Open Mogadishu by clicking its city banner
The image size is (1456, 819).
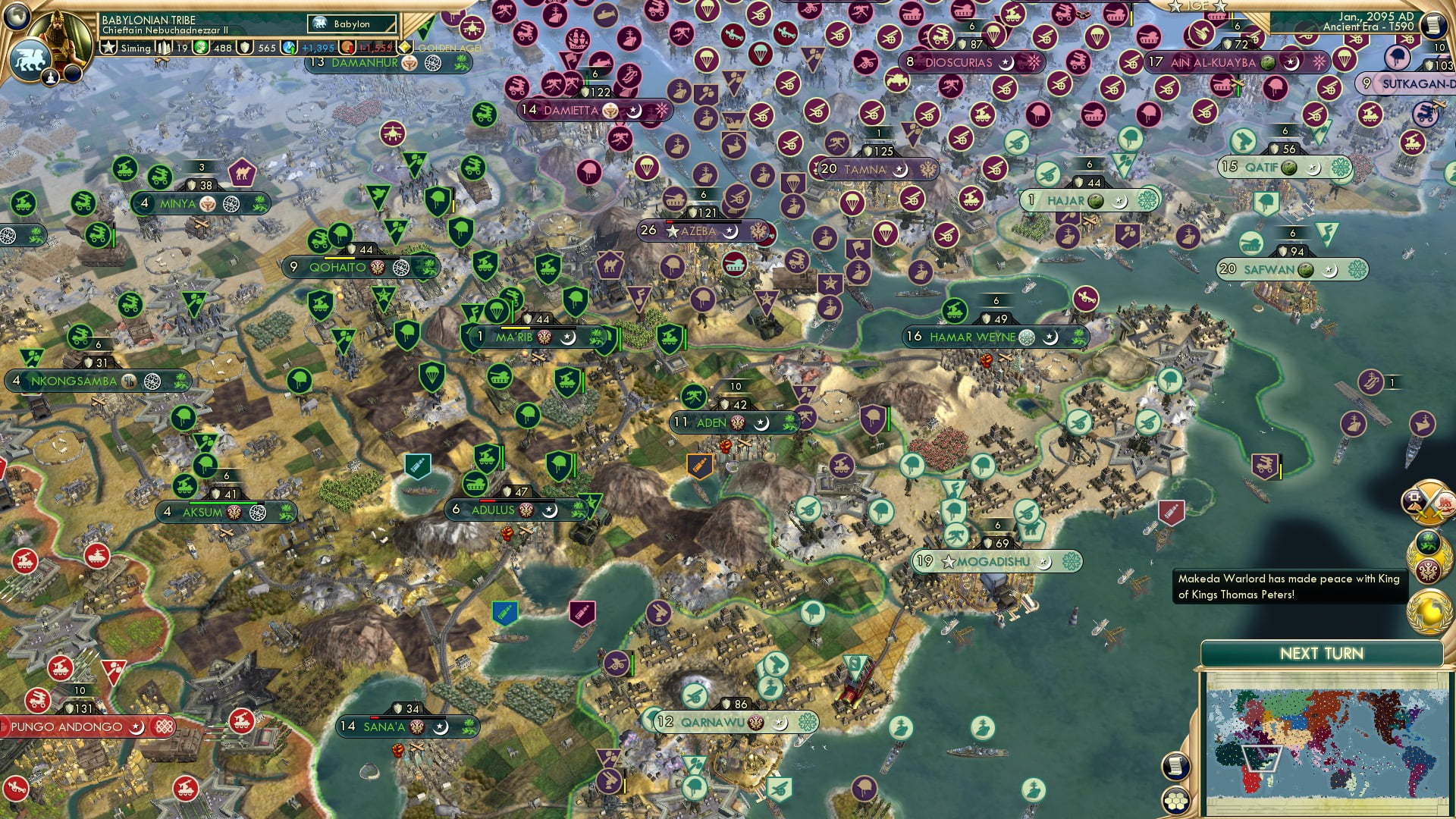(988, 561)
